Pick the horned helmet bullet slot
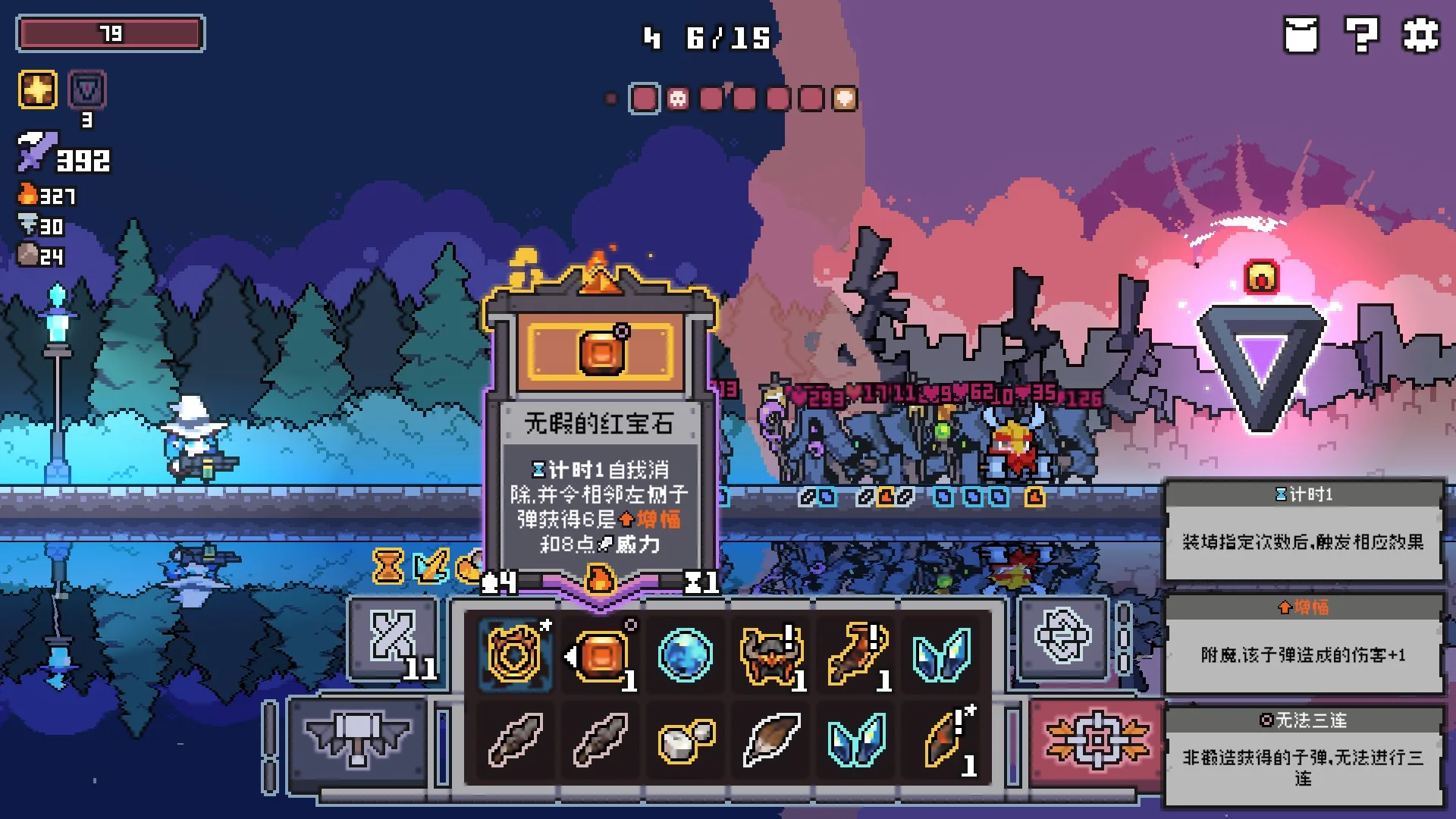Viewport: 1456px width, 819px height. tap(771, 654)
